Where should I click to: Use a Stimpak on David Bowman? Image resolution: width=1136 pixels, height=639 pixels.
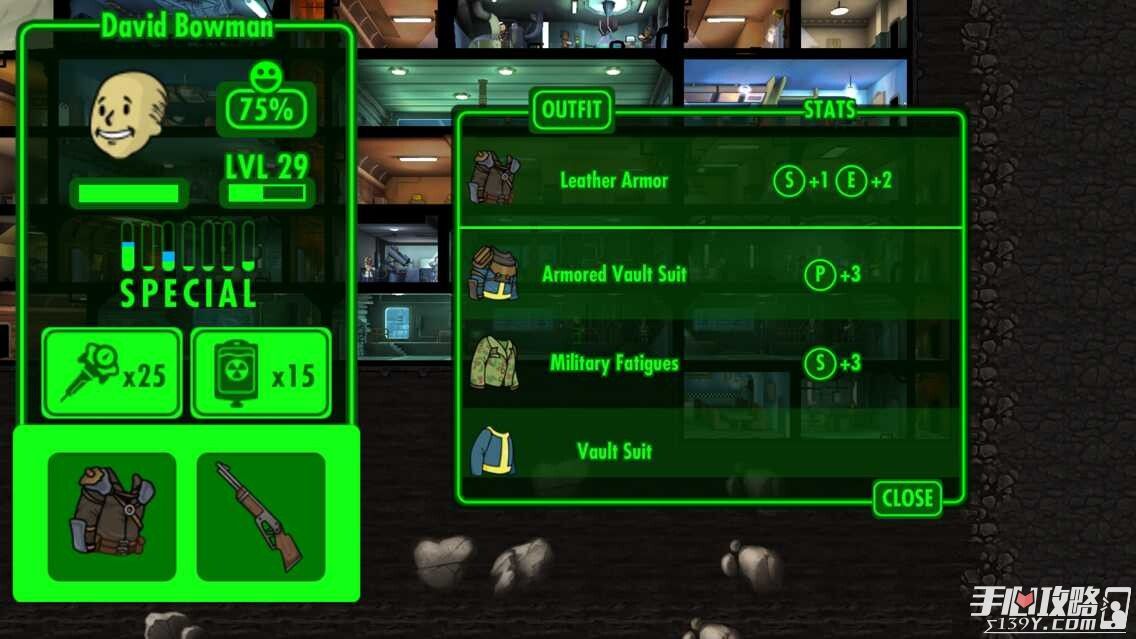[112, 373]
